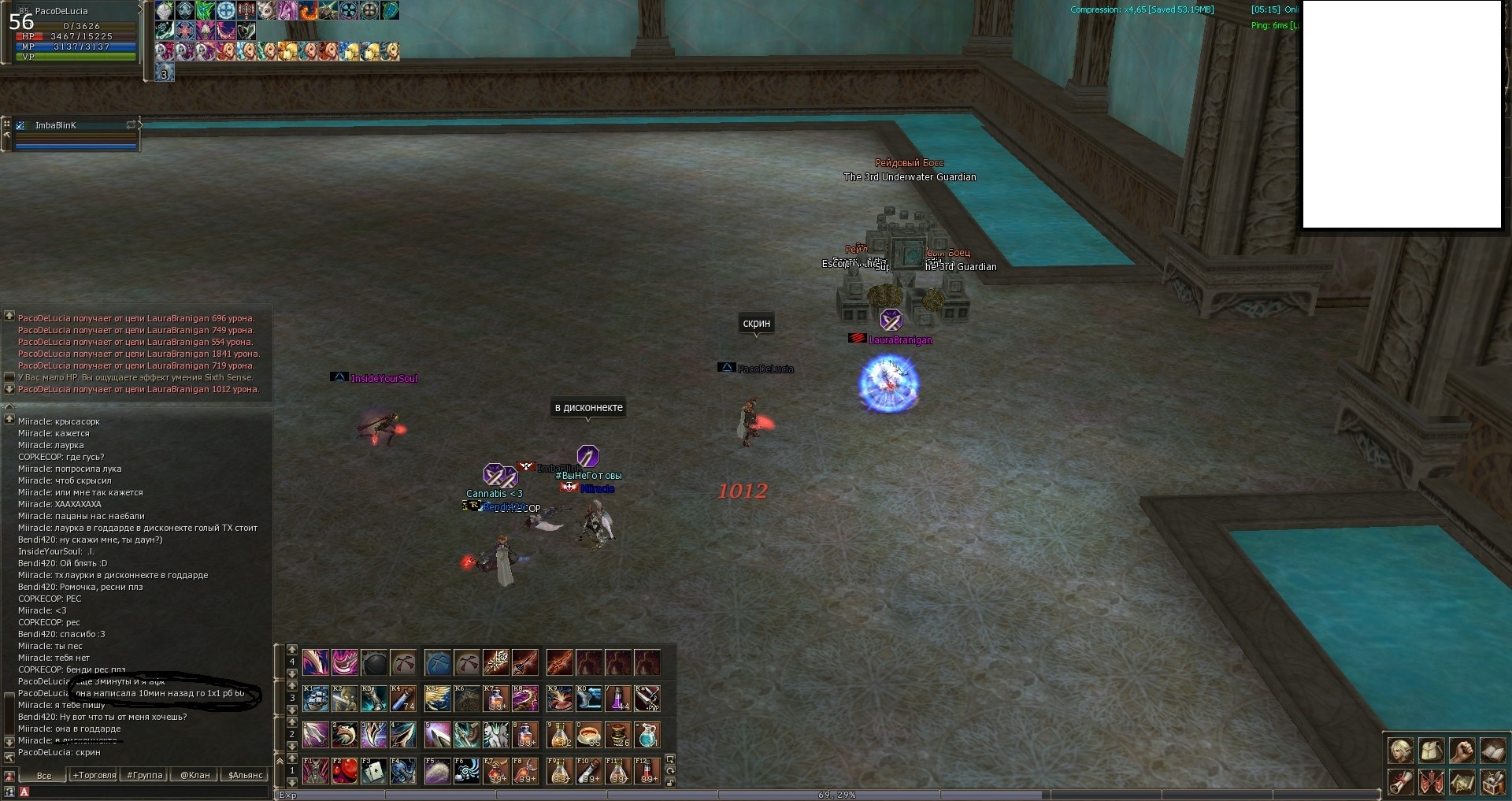Open the skills book icon
The height and width of the screenshot is (801, 1512).
point(1492,751)
